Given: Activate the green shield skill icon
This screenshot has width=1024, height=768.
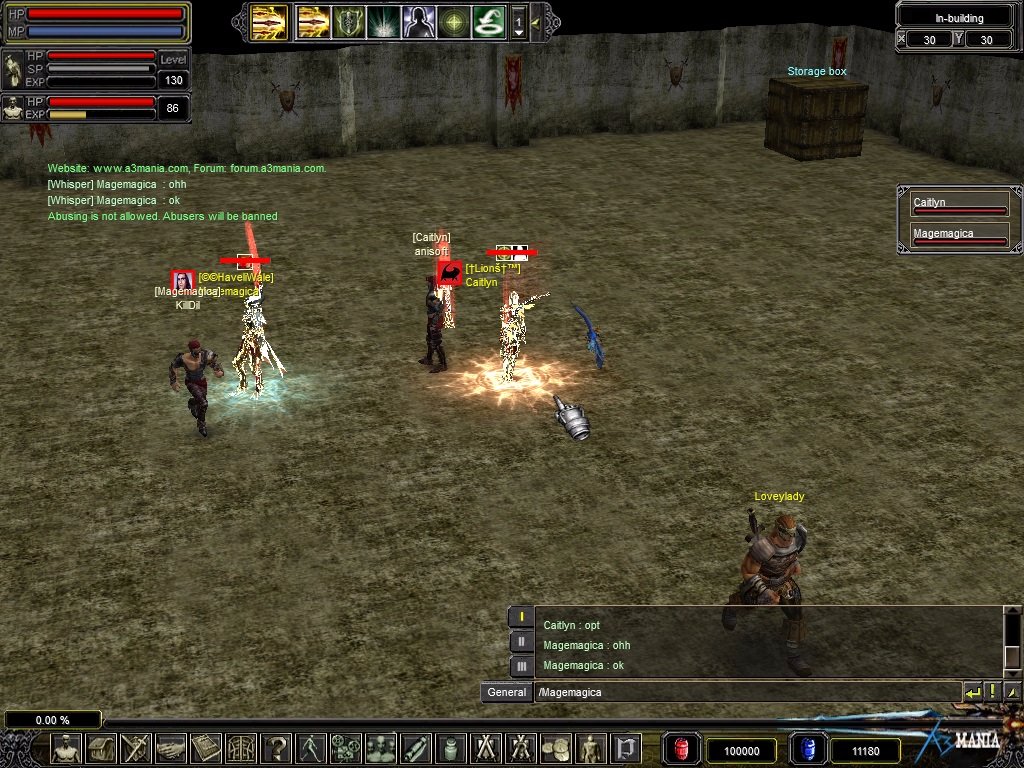Looking at the screenshot, I should click(349, 21).
